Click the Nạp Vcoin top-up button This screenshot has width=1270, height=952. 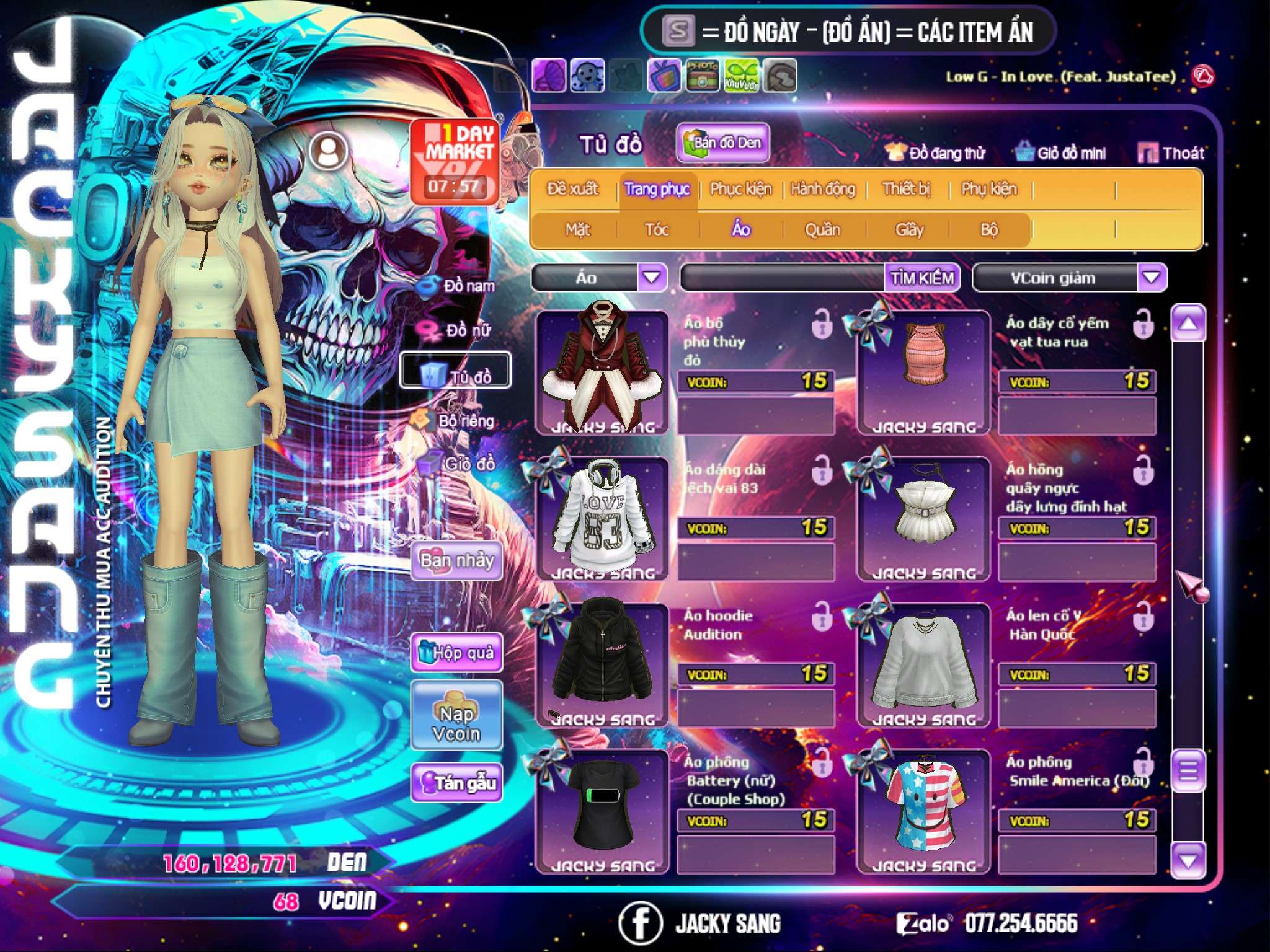click(x=456, y=723)
